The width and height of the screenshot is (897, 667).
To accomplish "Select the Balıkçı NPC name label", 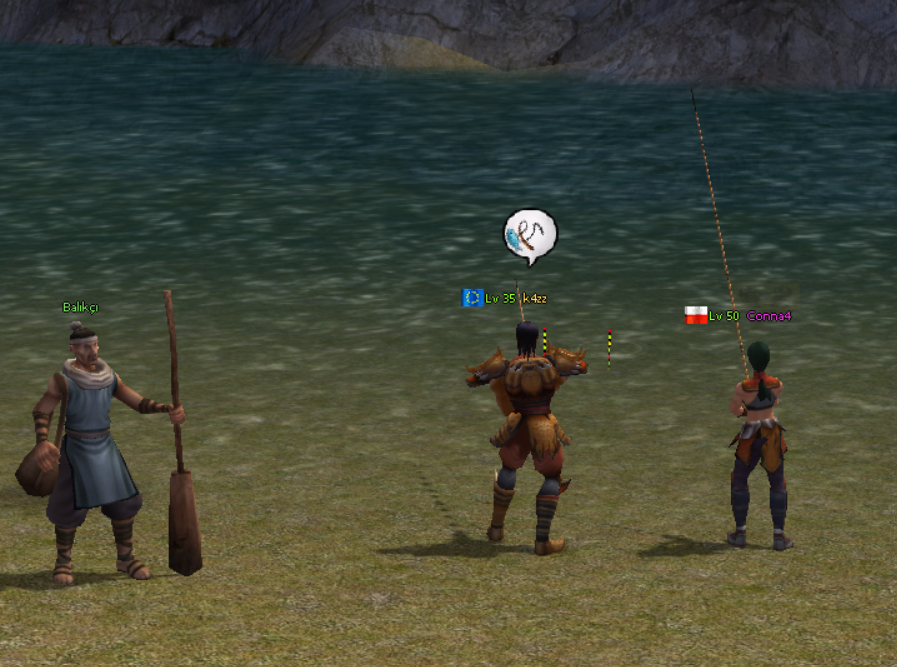I will point(80,307).
